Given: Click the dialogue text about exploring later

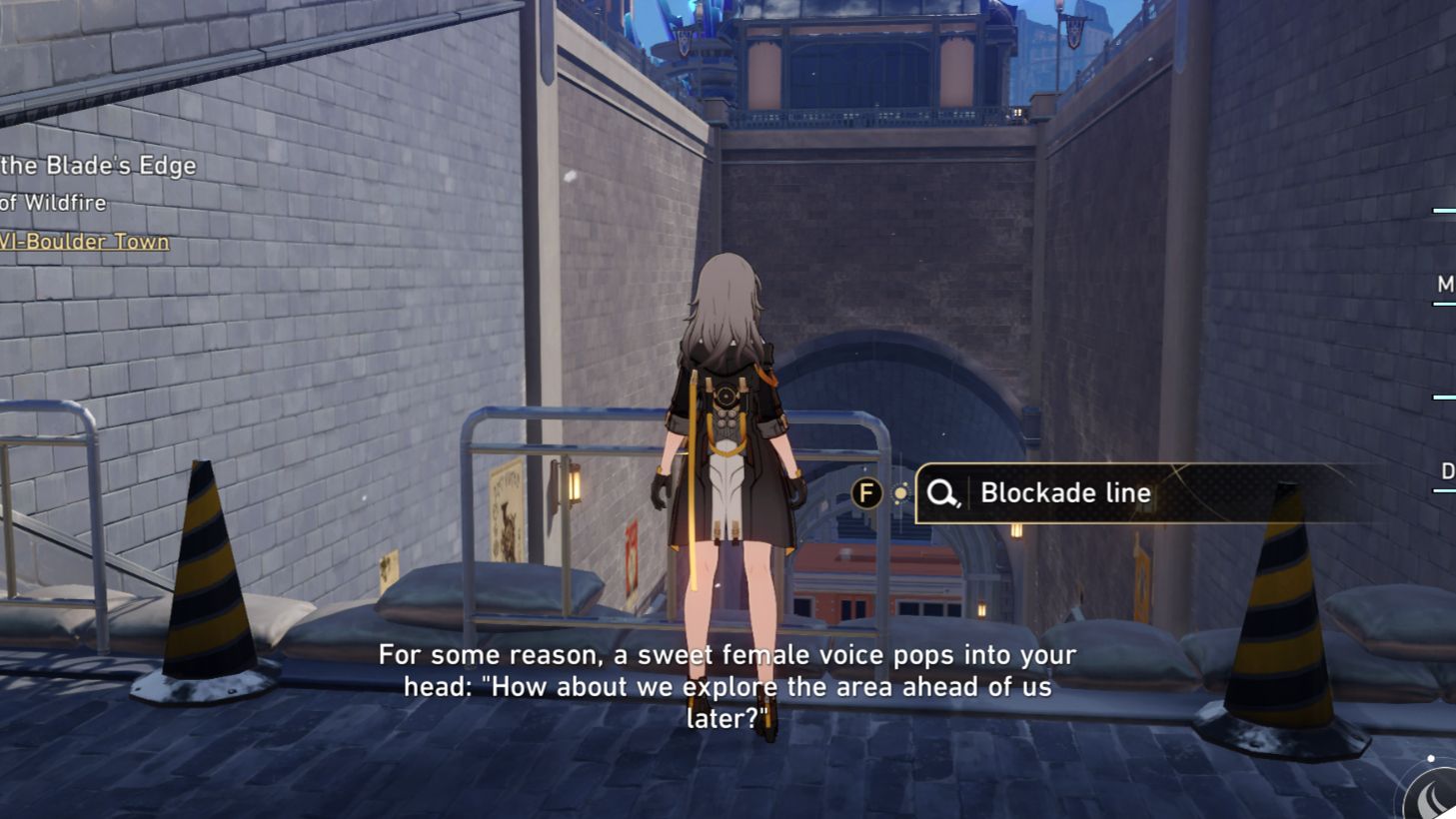Looking at the screenshot, I should click(x=727, y=686).
